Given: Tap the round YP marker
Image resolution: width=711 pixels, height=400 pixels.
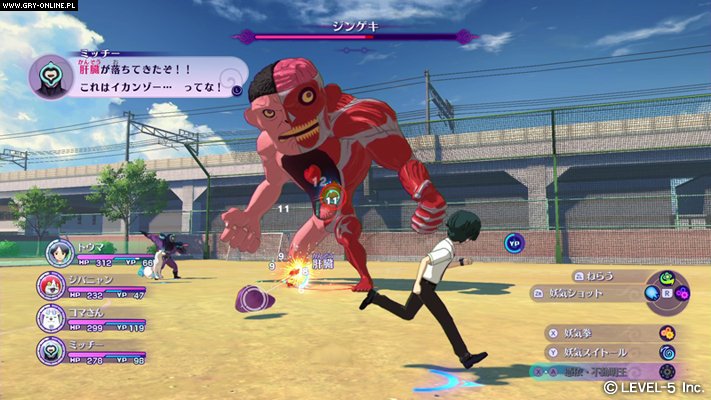Looking at the screenshot, I should (514, 241).
